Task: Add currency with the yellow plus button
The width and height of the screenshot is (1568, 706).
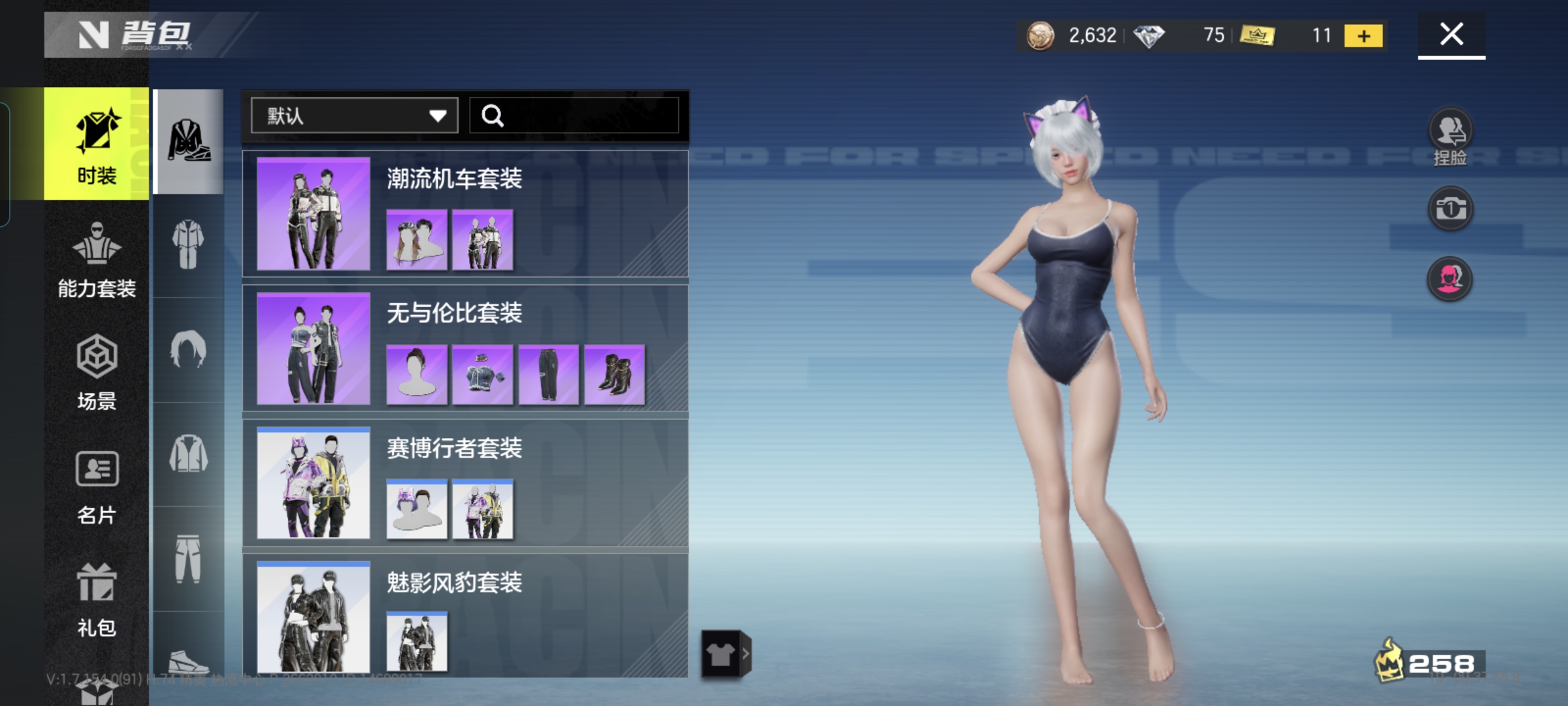Action: point(1364,35)
